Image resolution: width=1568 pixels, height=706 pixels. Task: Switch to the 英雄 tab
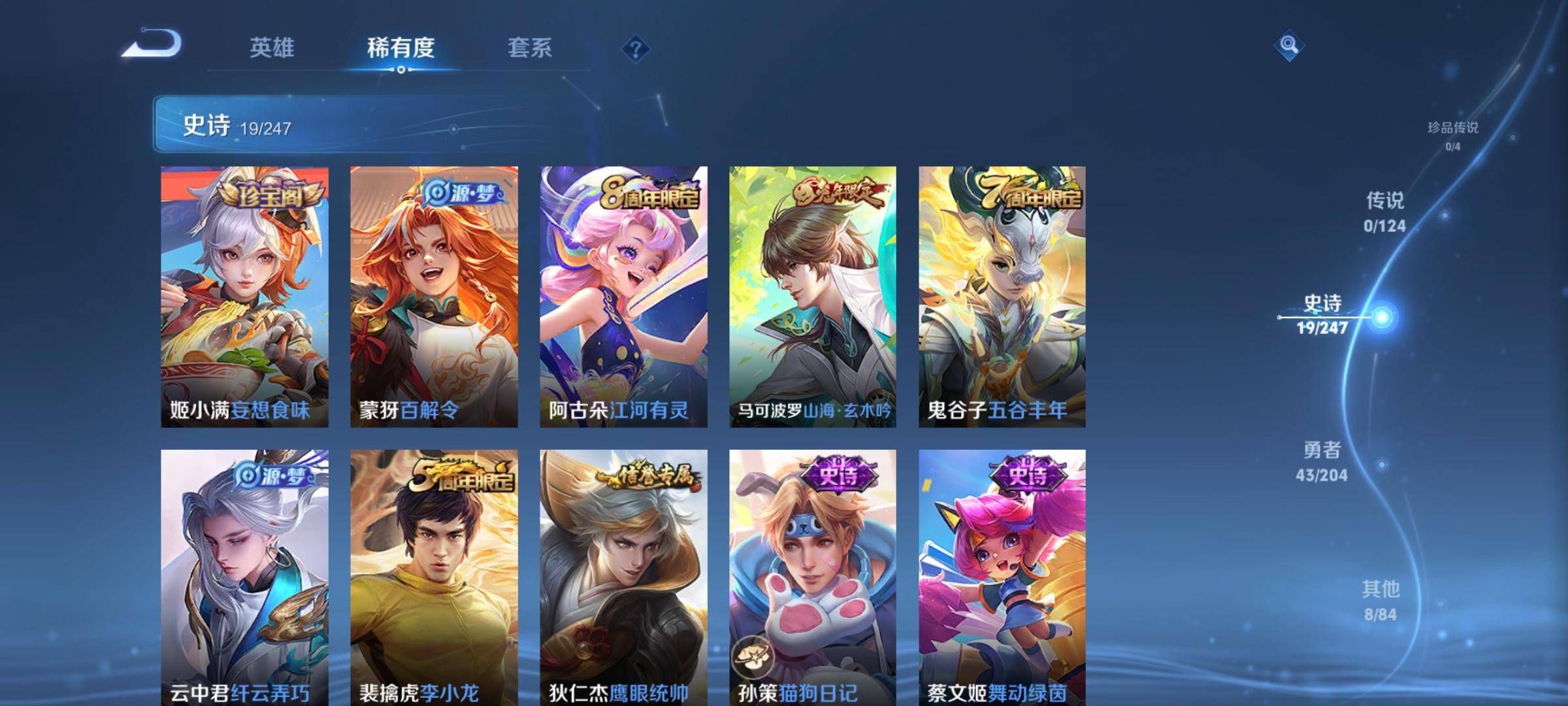tap(272, 48)
